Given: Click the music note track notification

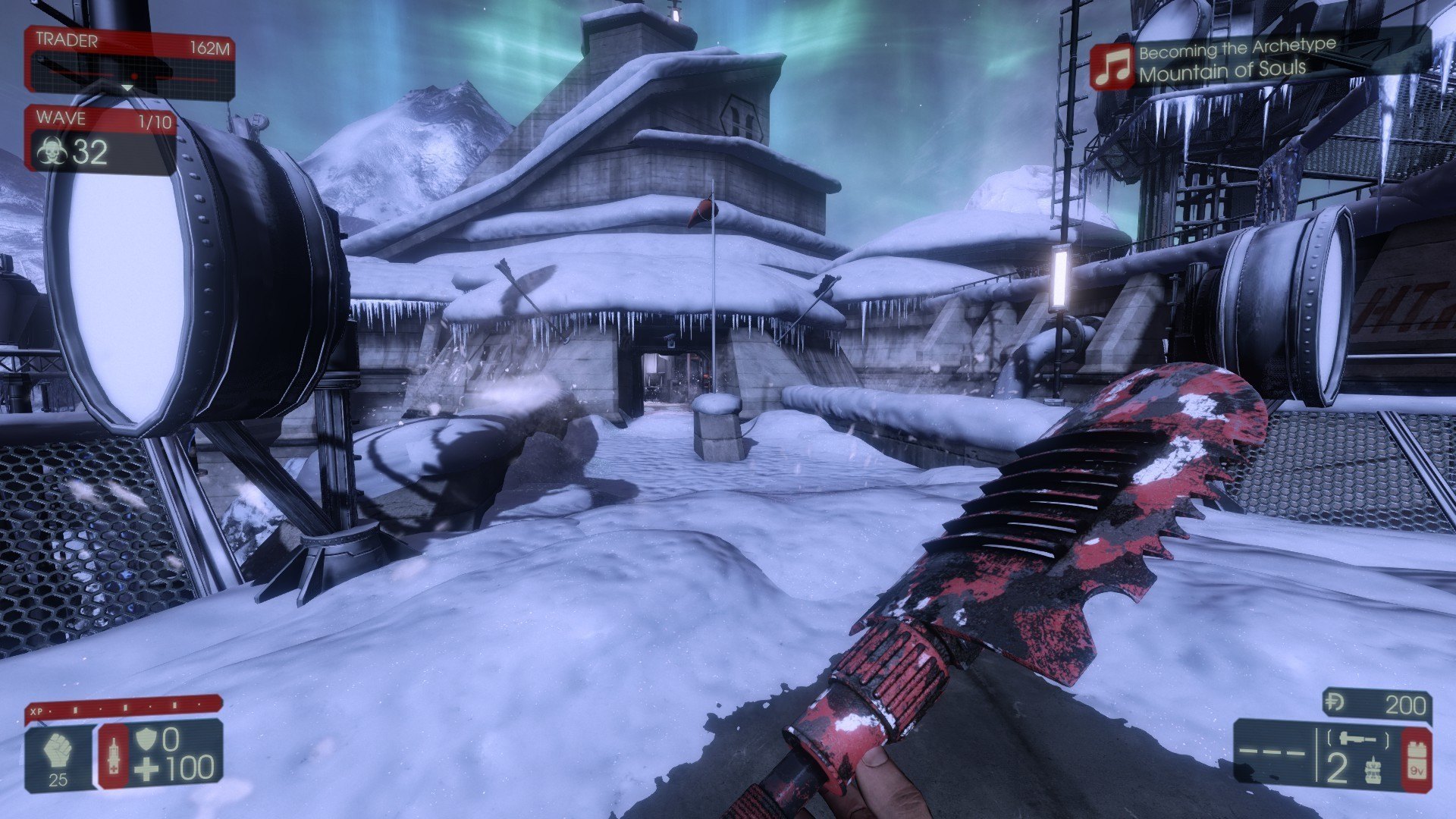Looking at the screenshot, I should 1112,67.
